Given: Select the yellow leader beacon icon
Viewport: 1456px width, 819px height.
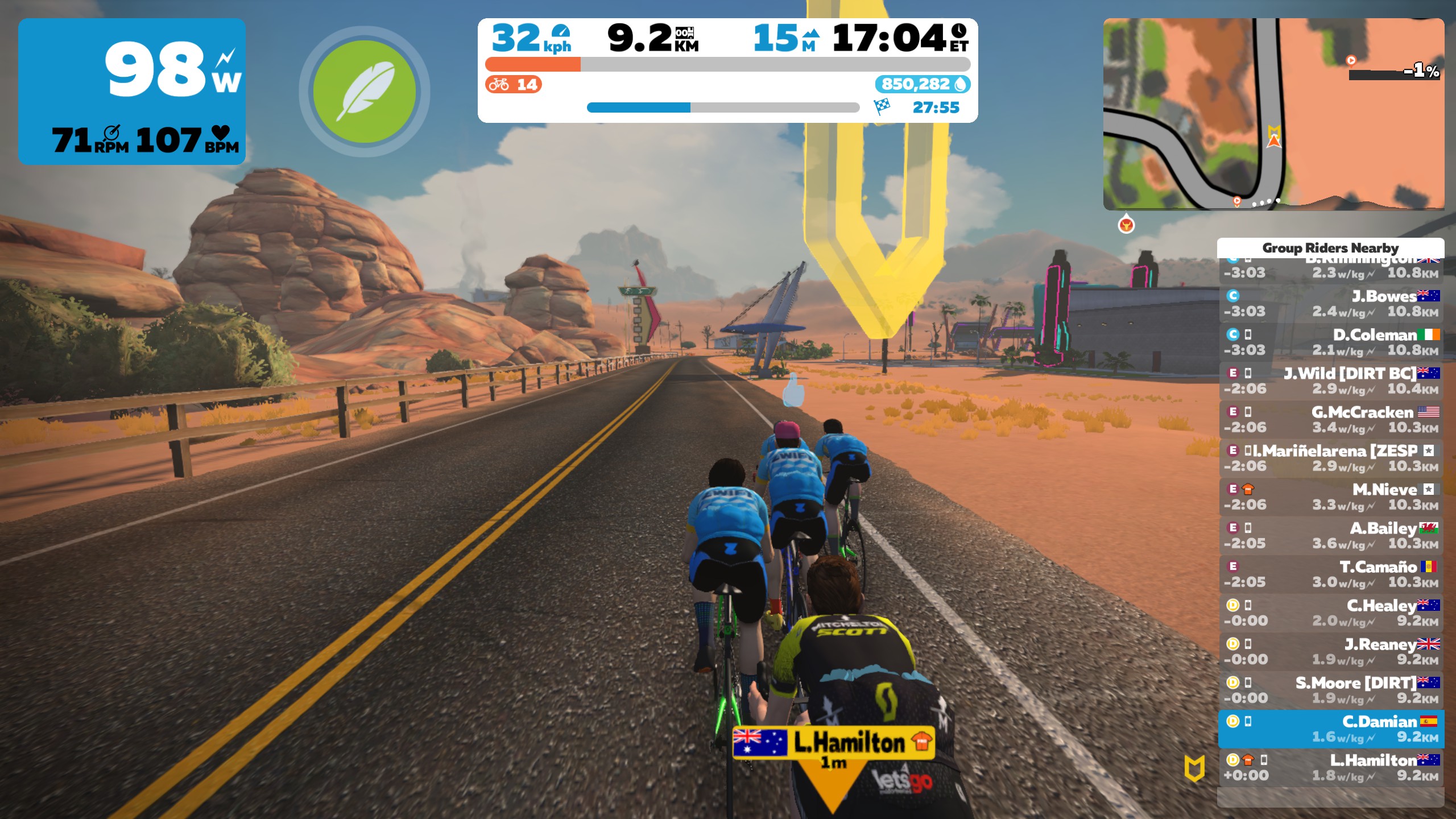Looking at the screenshot, I should pyautogui.click(x=1194, y=768).
